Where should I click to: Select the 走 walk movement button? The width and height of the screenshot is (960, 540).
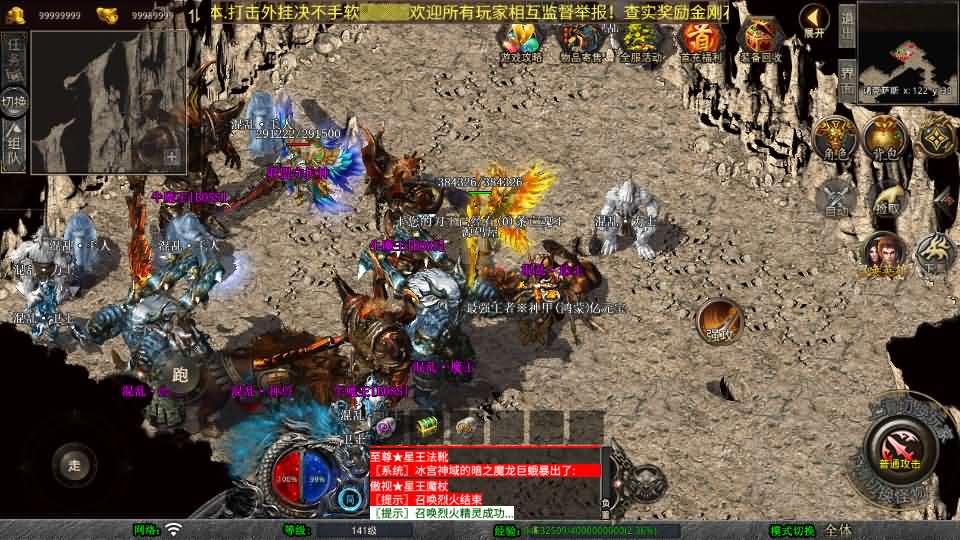click(74, 464)
